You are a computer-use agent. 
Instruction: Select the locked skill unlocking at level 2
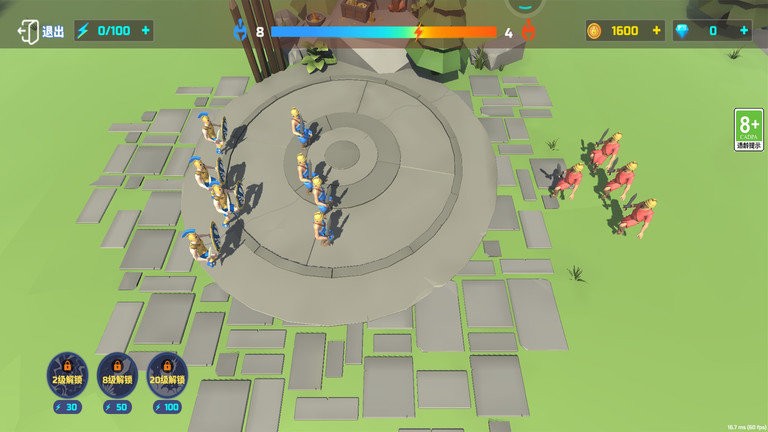click(68, 374)
